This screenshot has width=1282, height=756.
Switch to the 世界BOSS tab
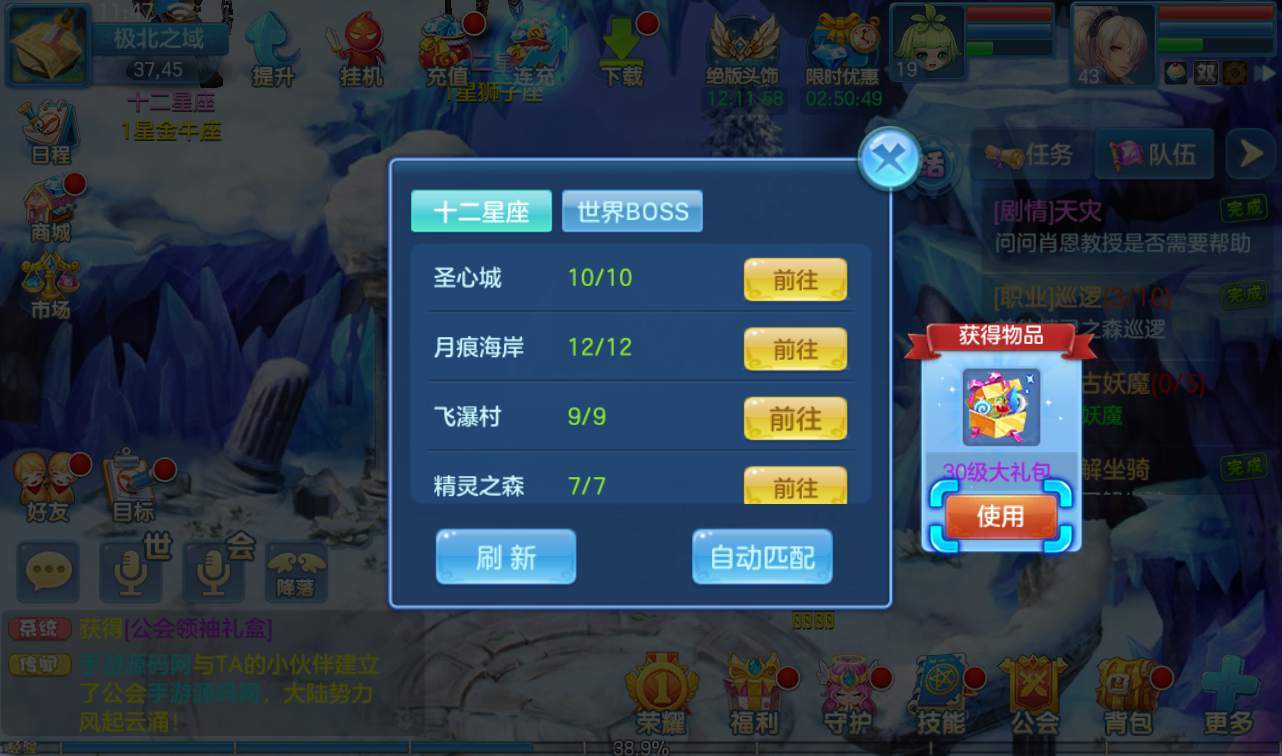[x=632, y=211]
